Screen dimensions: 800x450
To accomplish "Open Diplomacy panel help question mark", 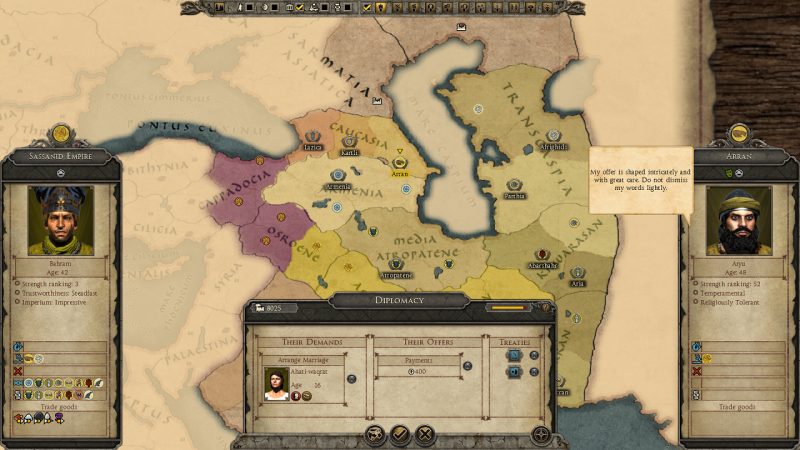I will (546, 308).
